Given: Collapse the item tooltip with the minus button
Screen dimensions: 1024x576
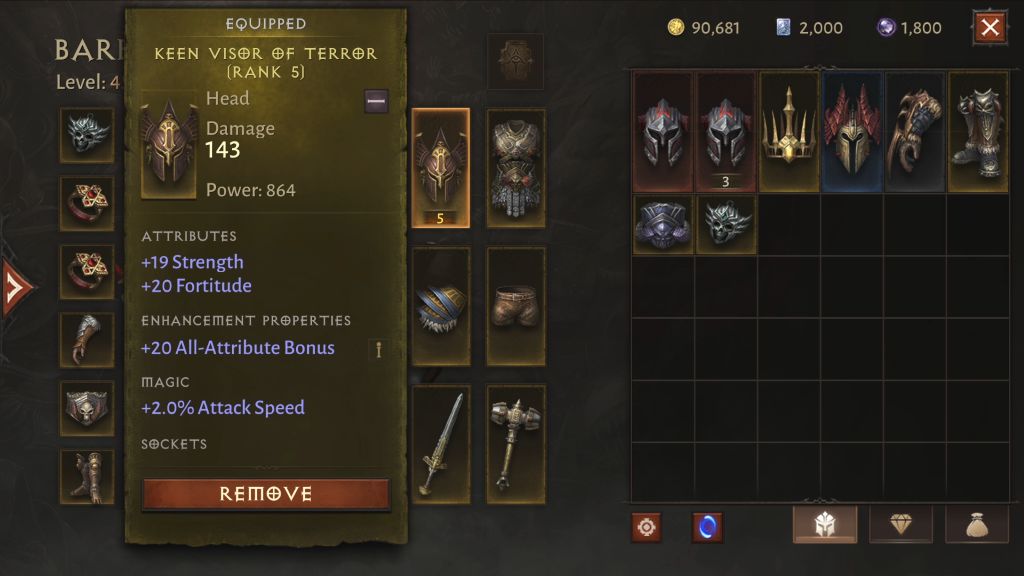Looking at the screenshot, I should 376,100.
